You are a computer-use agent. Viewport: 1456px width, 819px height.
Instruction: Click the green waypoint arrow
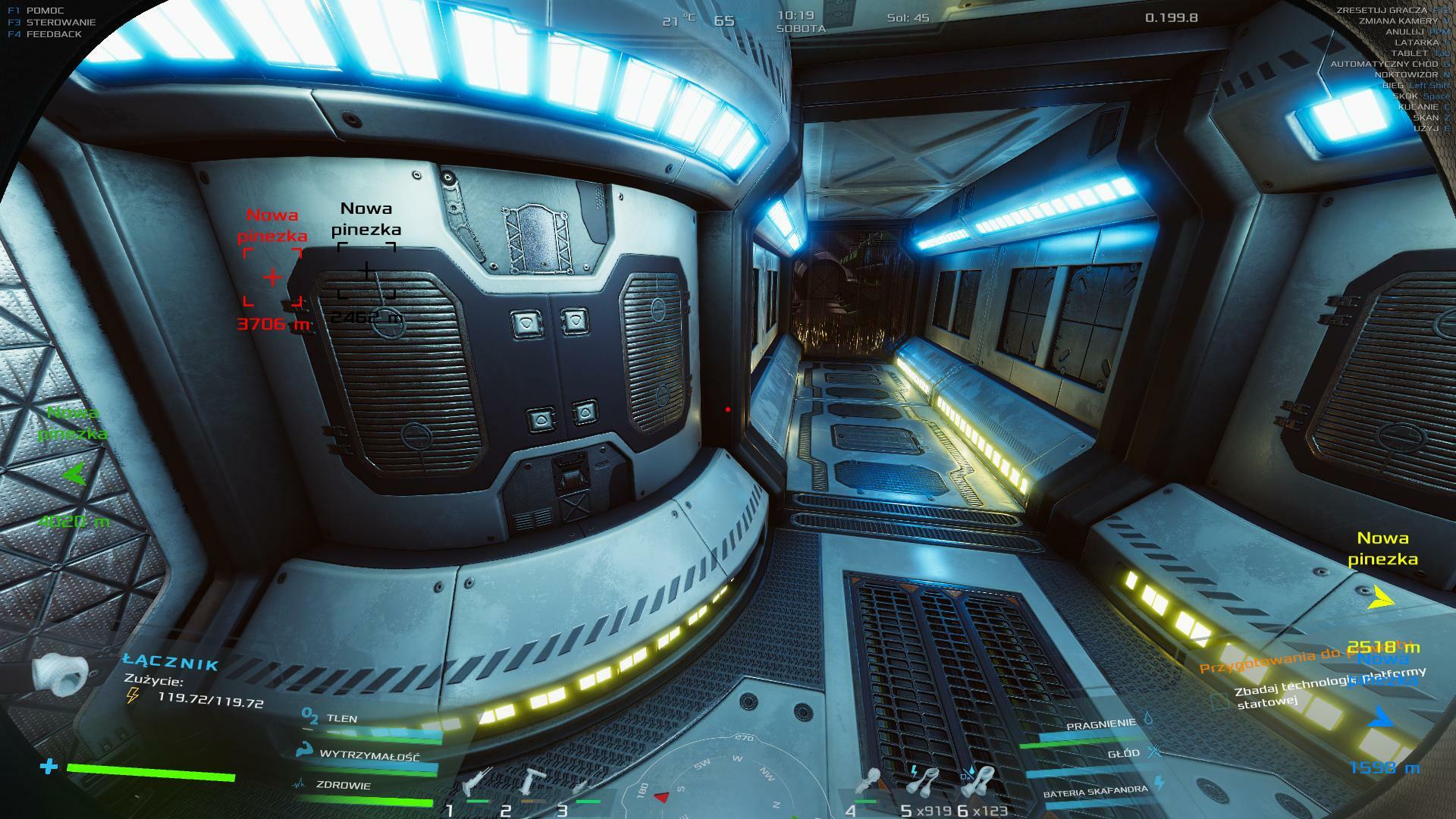(x=74, y=475)
